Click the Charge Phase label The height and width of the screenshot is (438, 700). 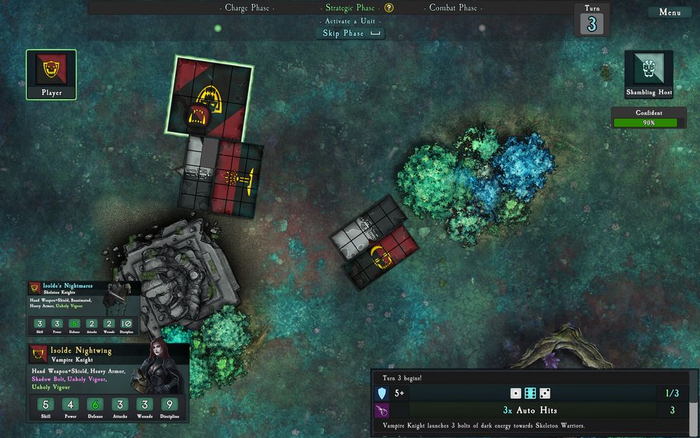(x=249, y=8)
